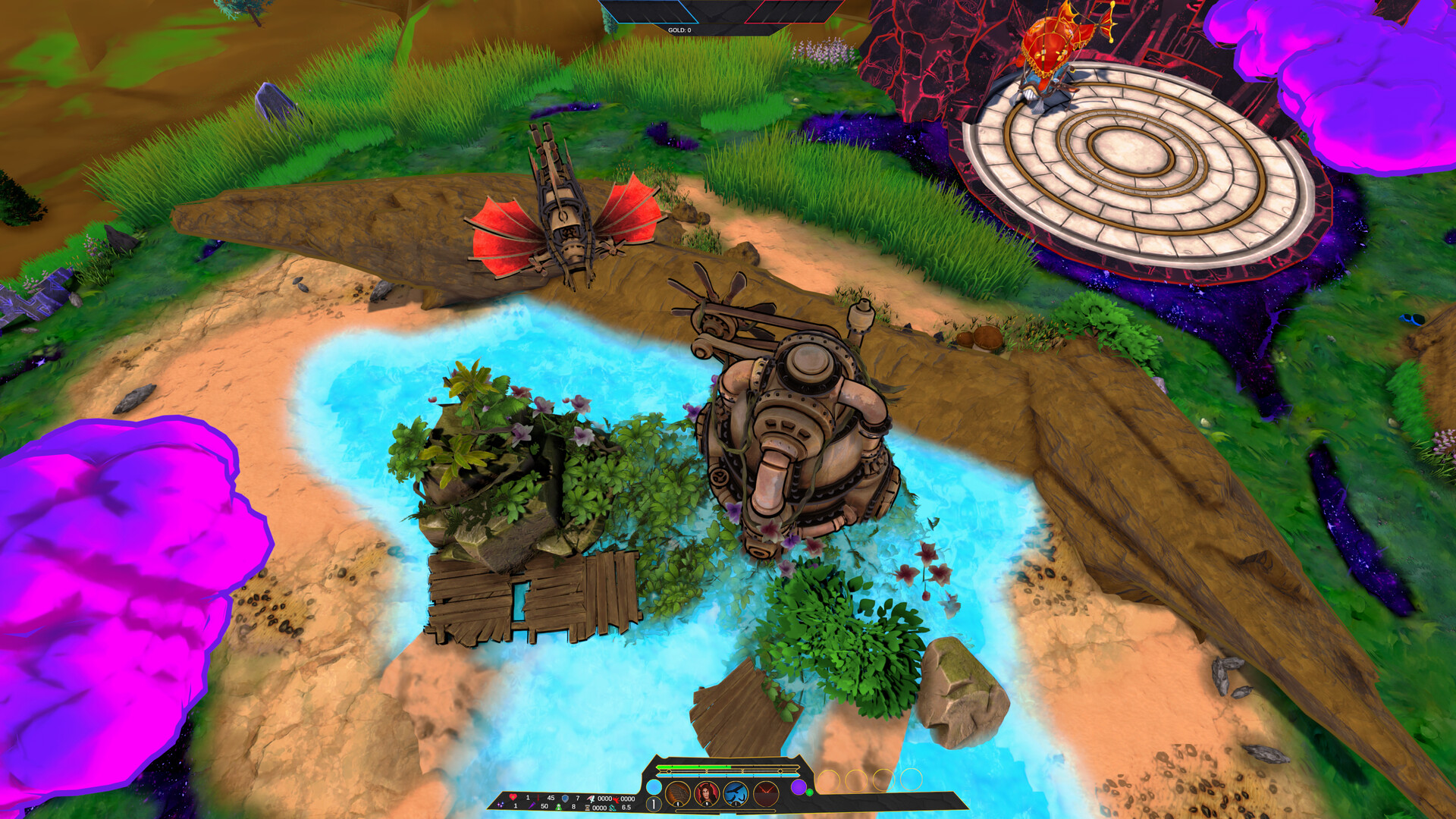Screen dimensions: 1456x819
Task: Click the hourglass timer stat icon
Action: [x=586, y=806]
